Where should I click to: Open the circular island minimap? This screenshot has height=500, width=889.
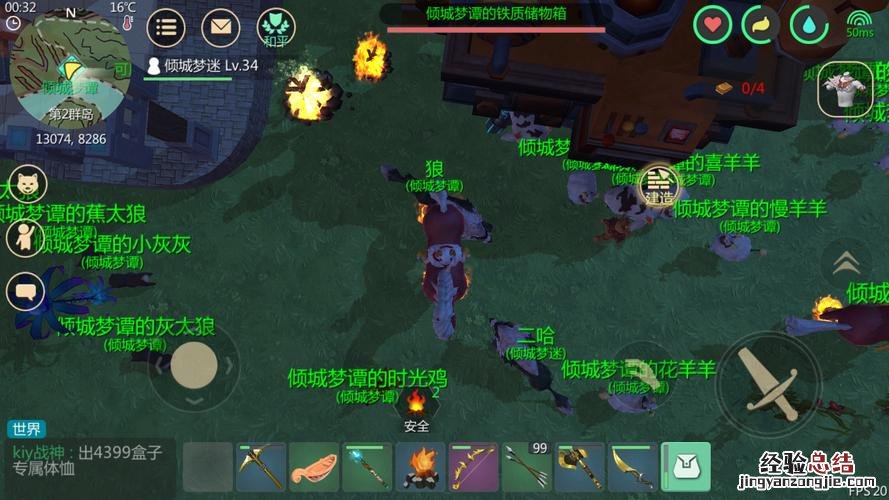[x=68, y=72]
